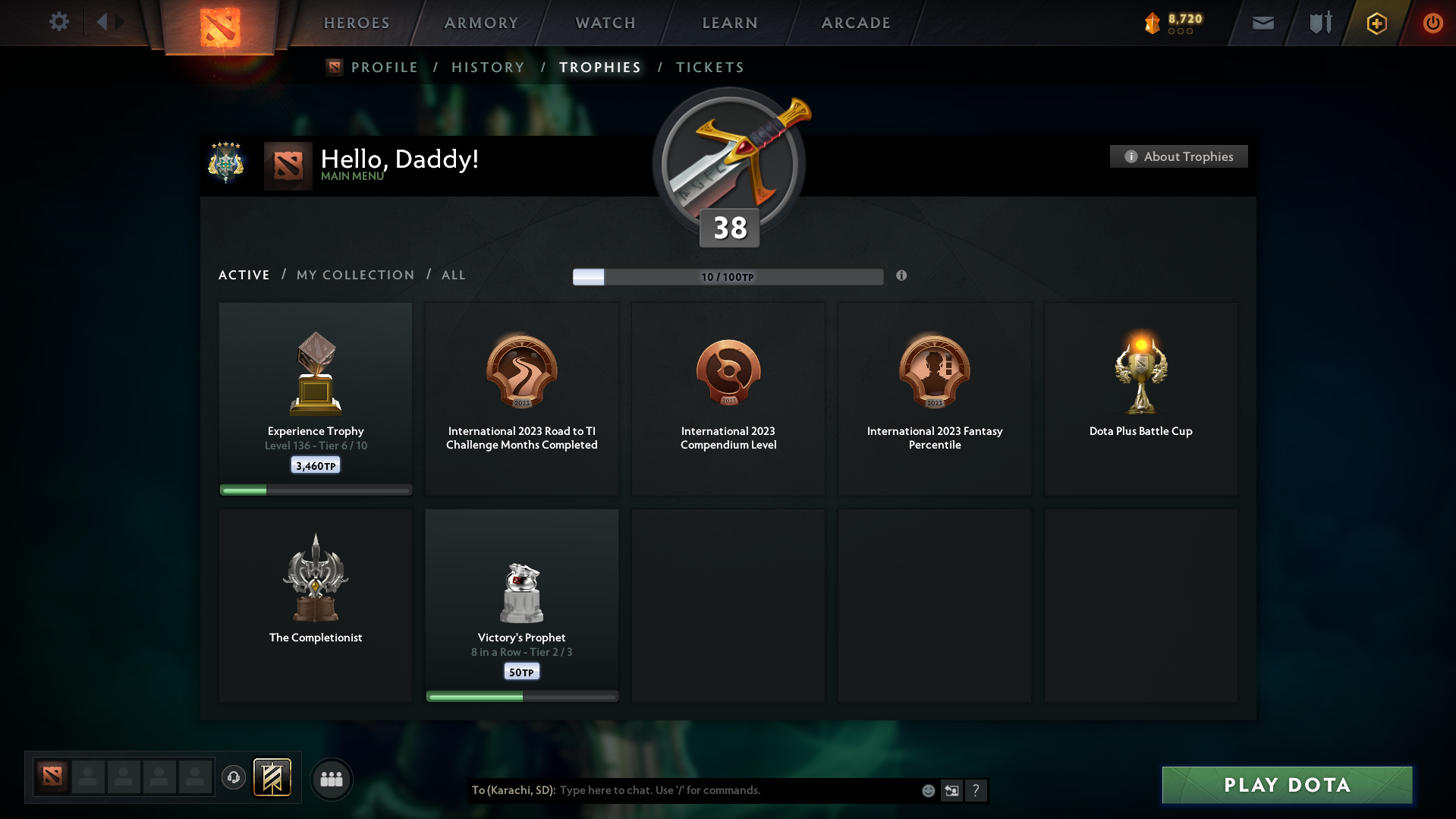Open the settings gear menu
1456x819 pixels.
[x=59, y=22]
